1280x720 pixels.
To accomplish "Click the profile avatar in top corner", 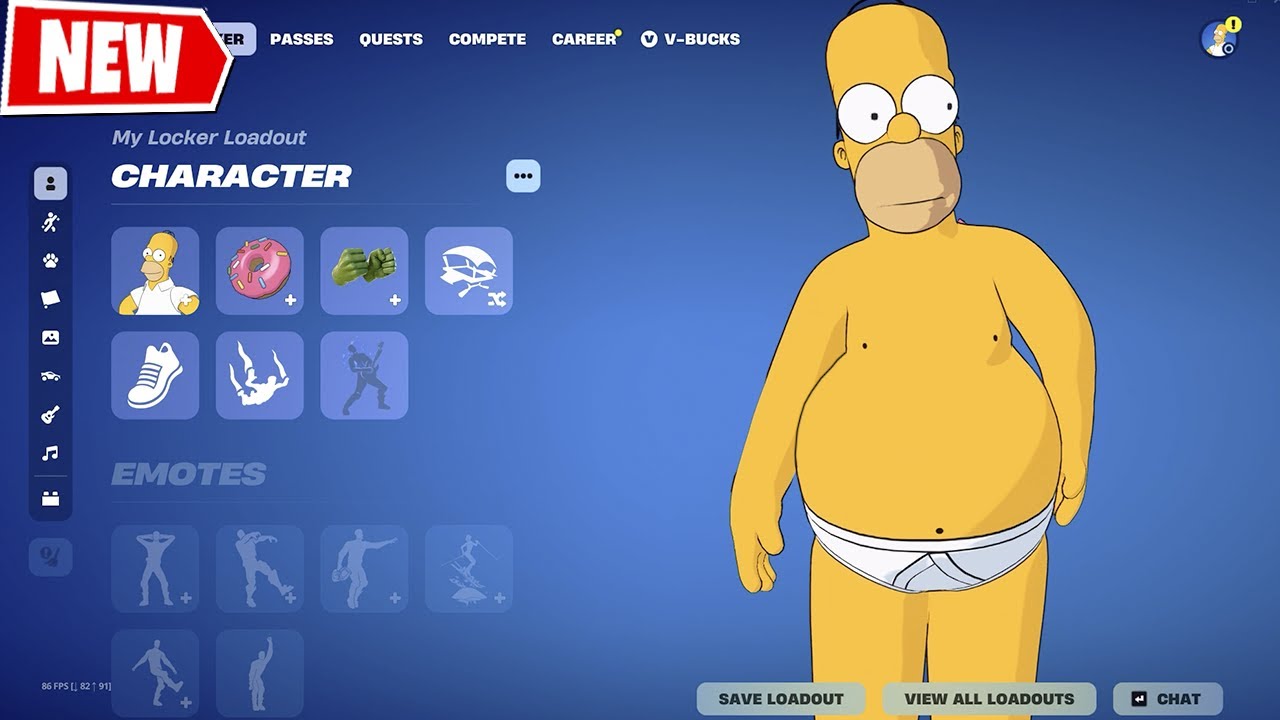I will click(x=1219, y=39).
